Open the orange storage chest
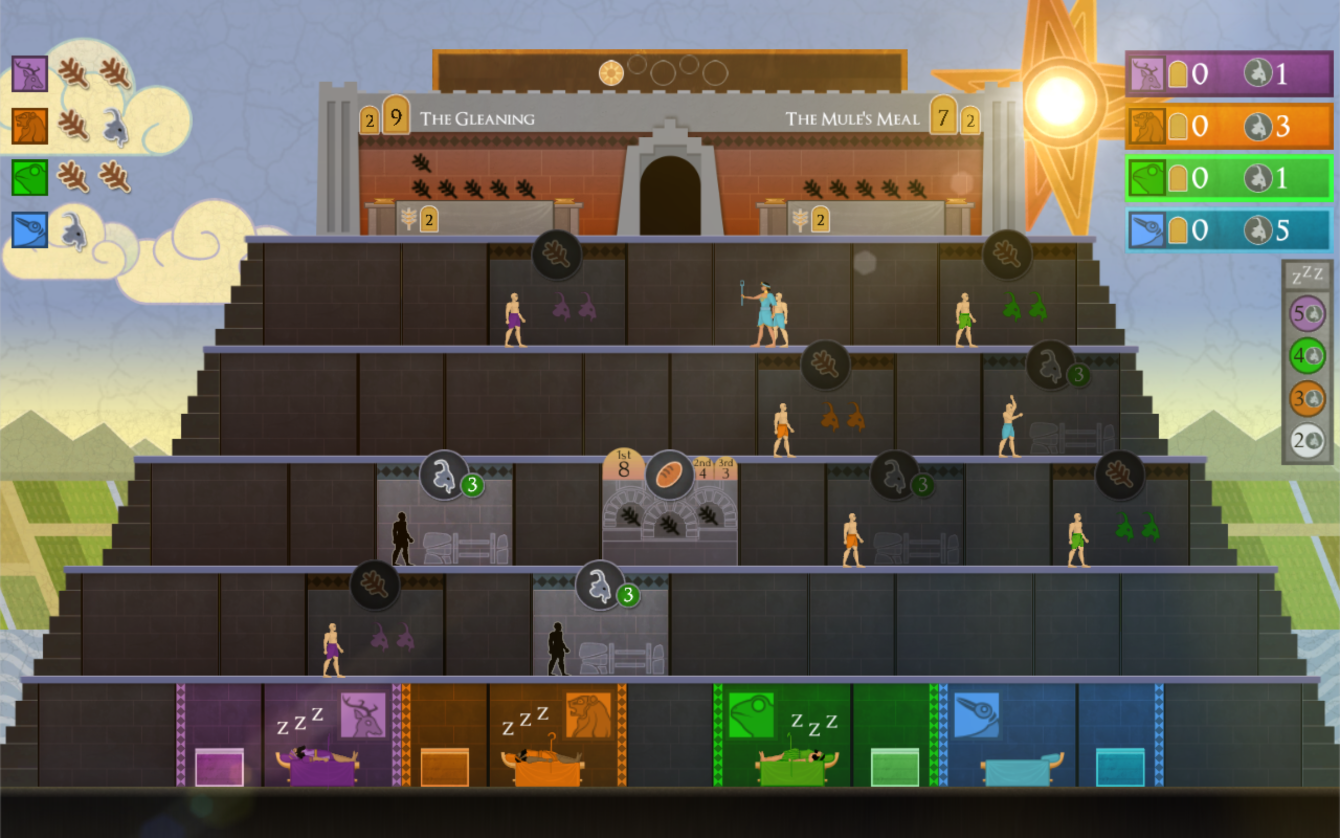Screen dimensions: 1340x838 tap(444, 767)
